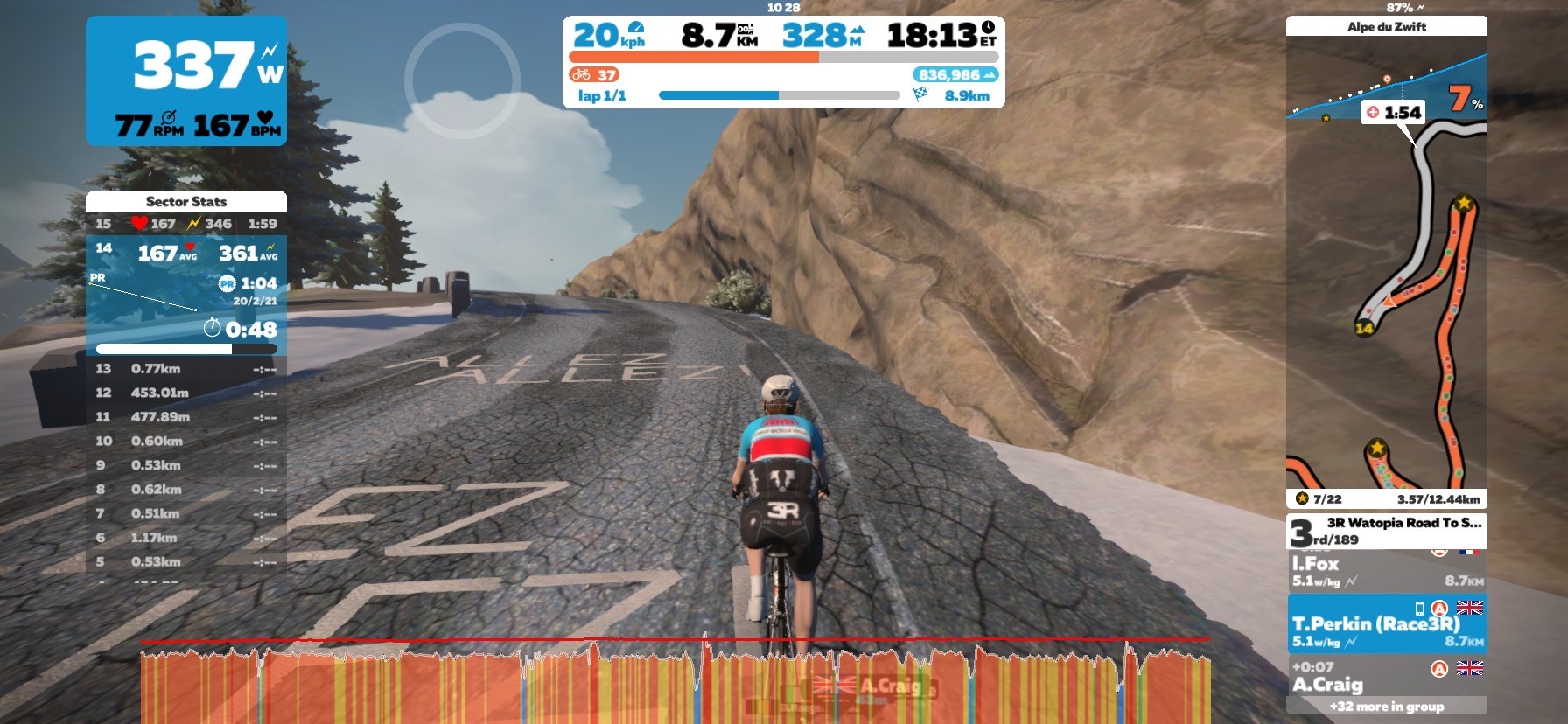Image resolution: width=1568 pixels, height=724 pixels.
Task: Click the clock icon beside 18:13 ET
Action: click(x=989, y=29)
